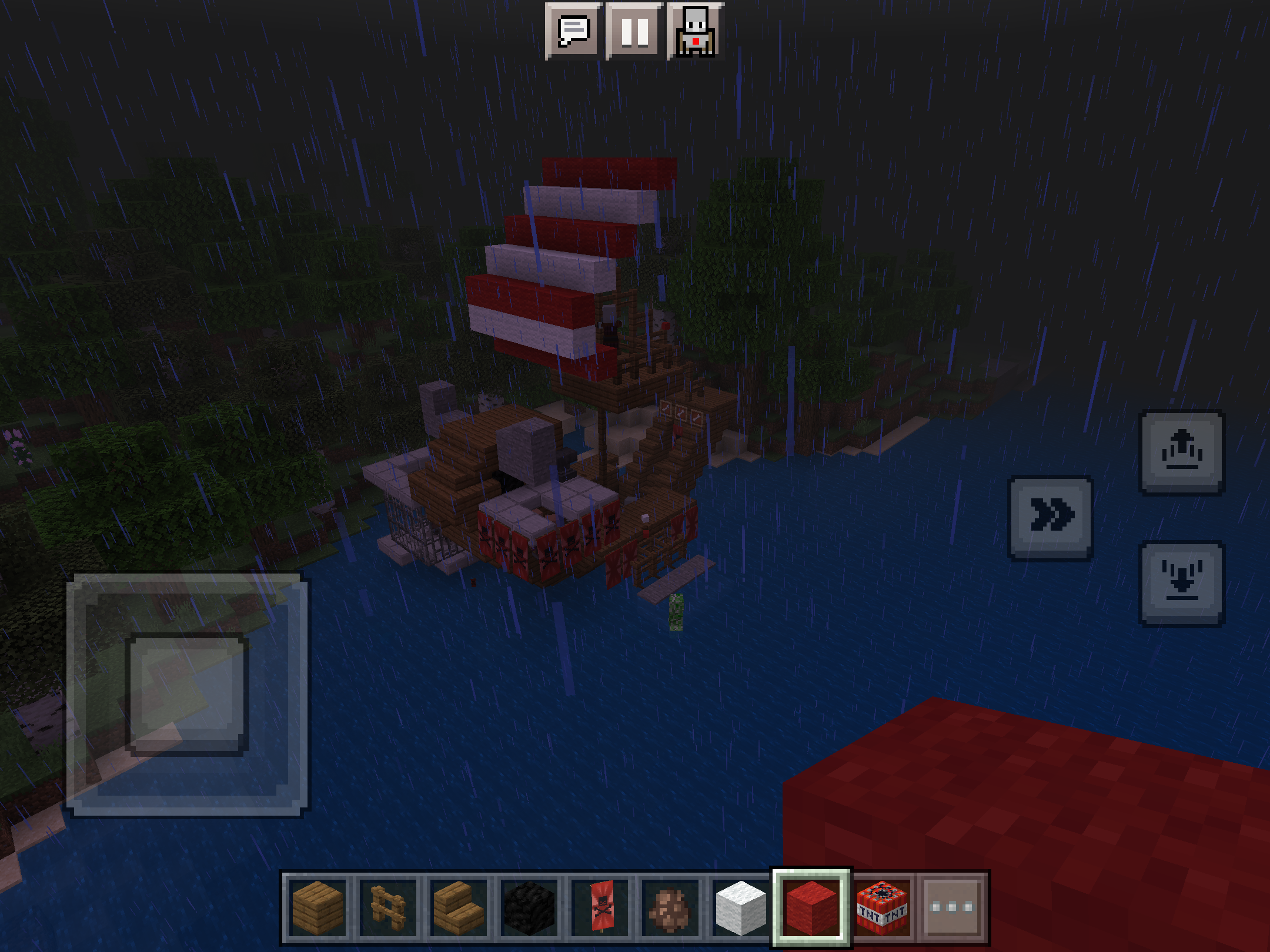The width and height of the screenshot is (1270, 952).
Task: Select the TNT block slot
Action: coord(882,908)
